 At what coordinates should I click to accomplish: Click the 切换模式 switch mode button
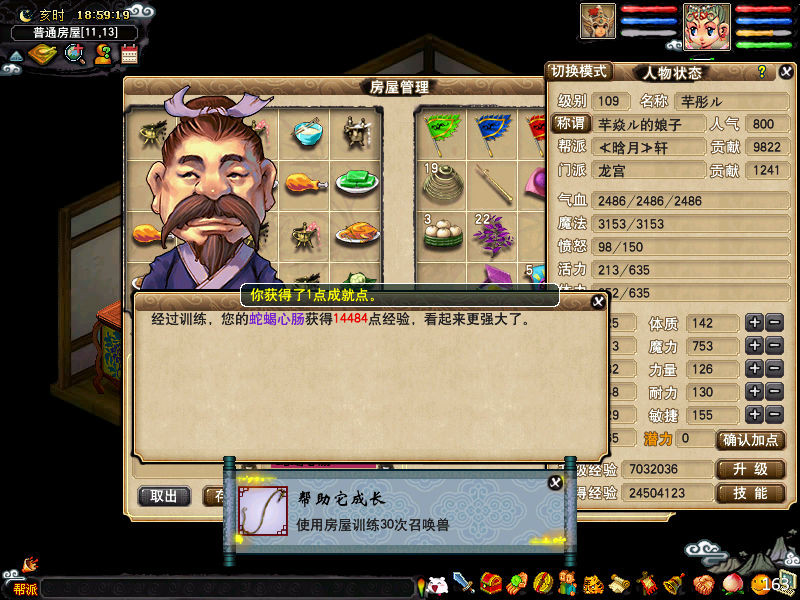pos(580,72)
